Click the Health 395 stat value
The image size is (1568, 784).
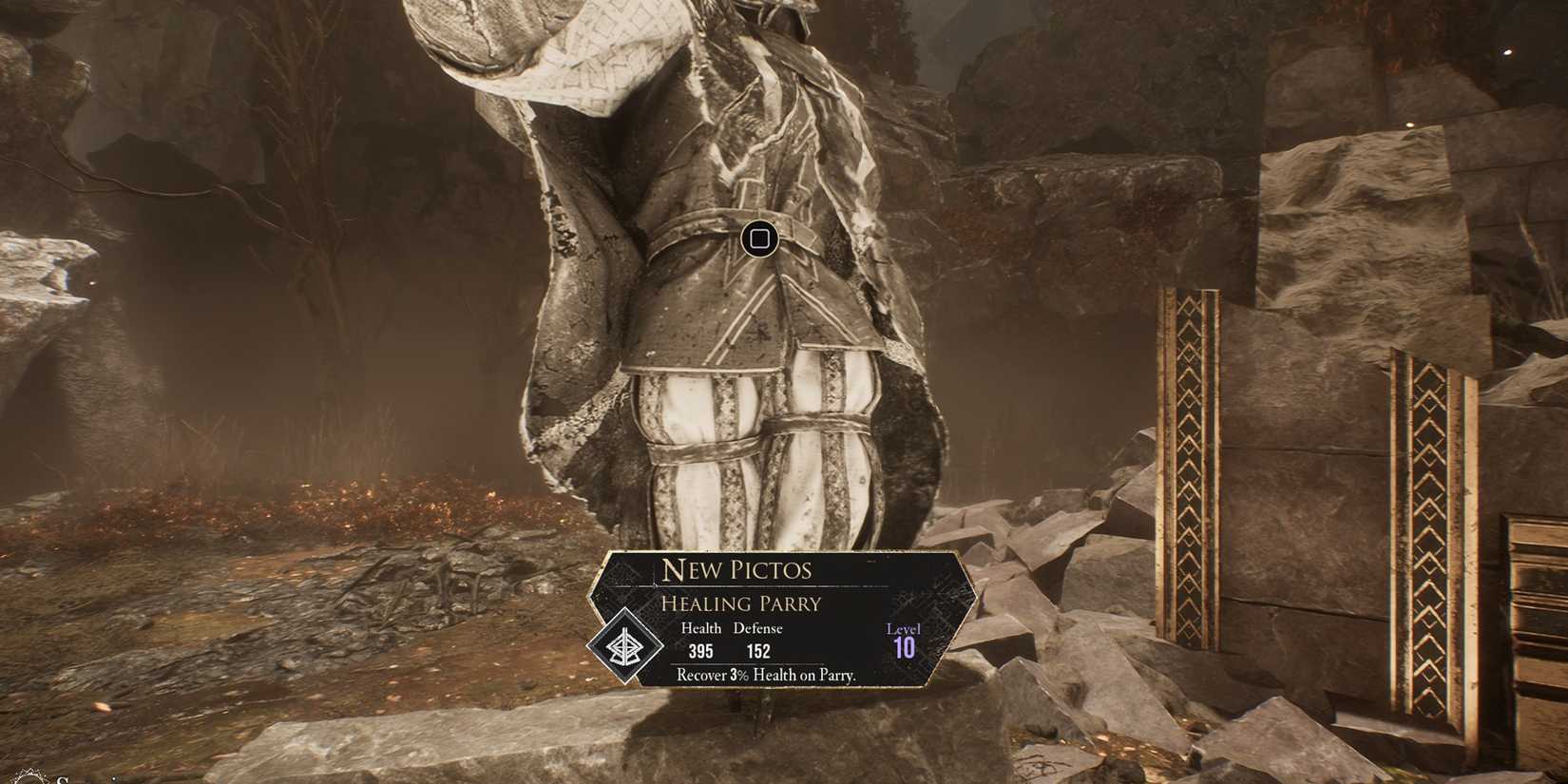701,653
